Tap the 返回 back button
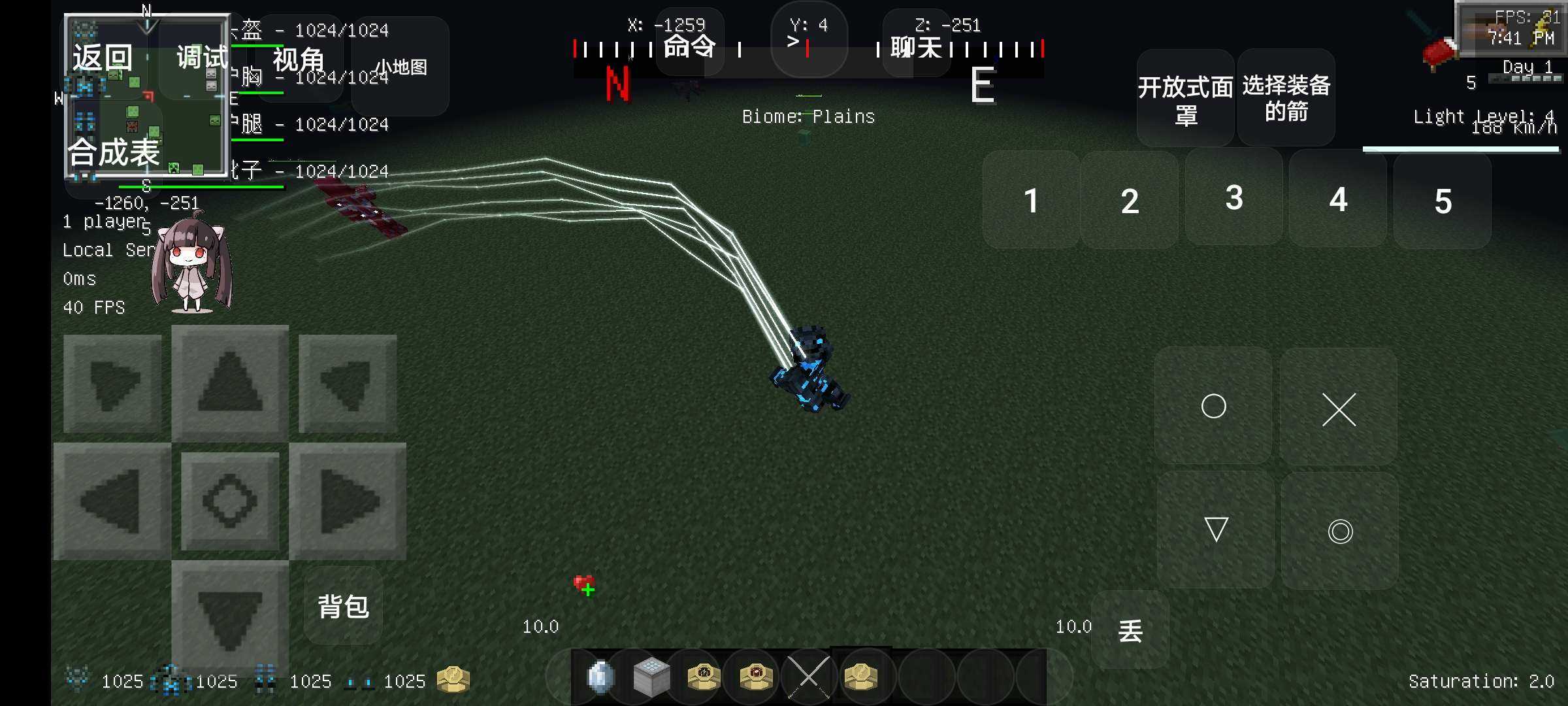 pos(103,58)
